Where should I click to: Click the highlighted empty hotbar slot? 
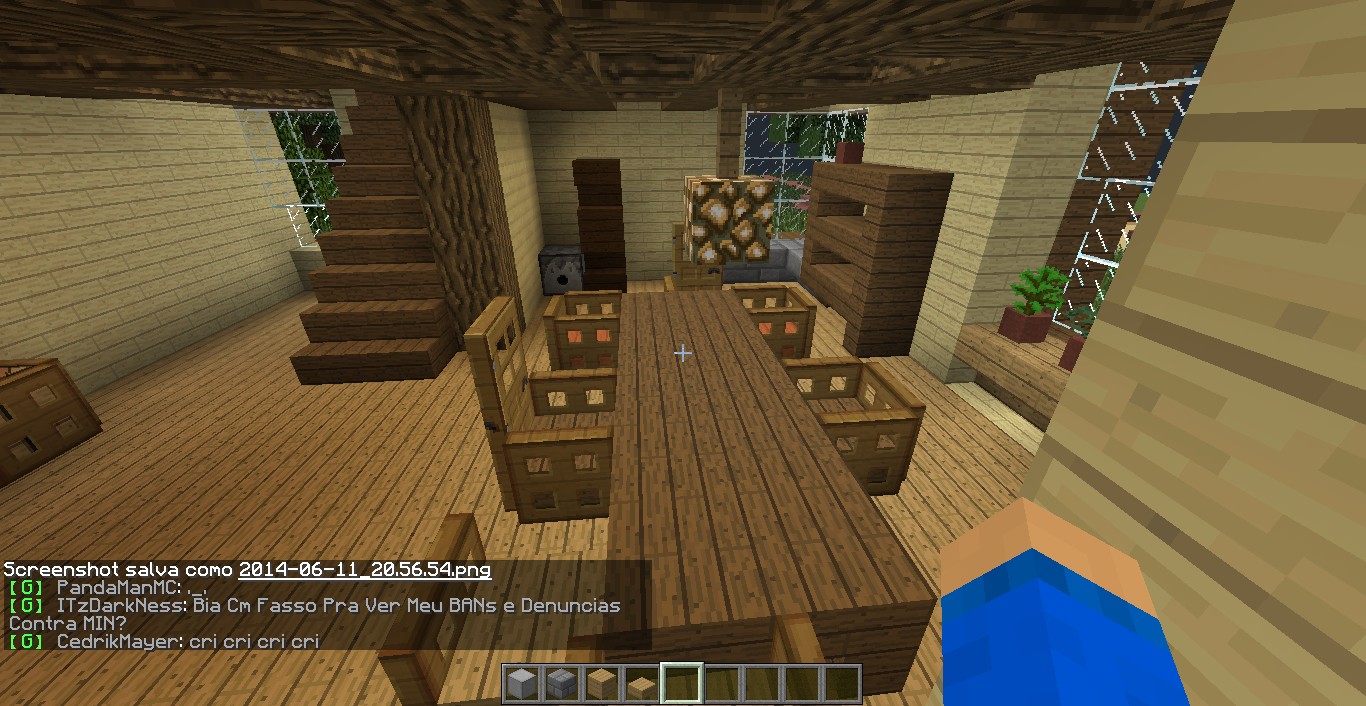point(681,685)
